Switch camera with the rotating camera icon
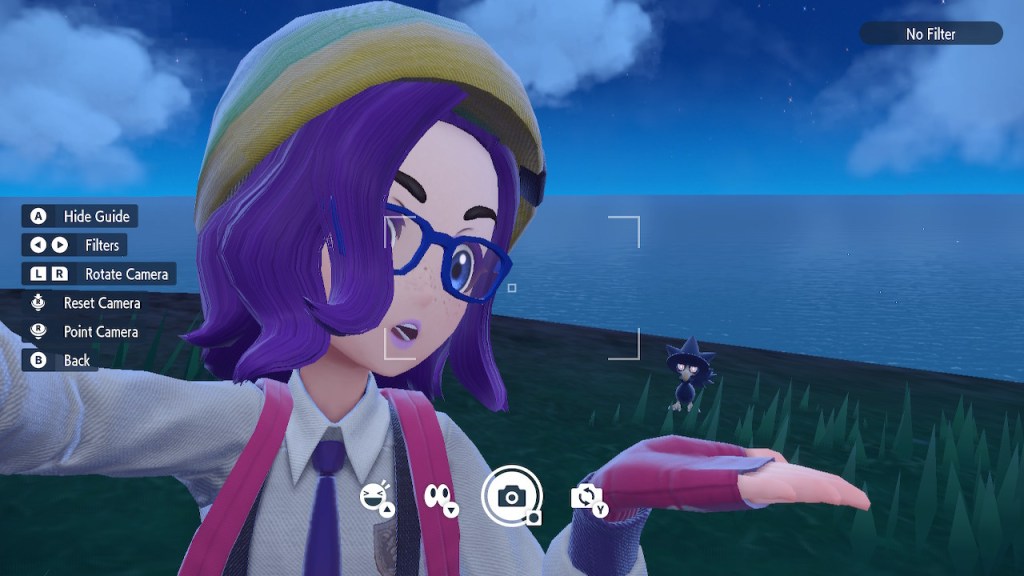This screenshot has width=1024, height=576. pyautogui.click(x=587, y=497)
